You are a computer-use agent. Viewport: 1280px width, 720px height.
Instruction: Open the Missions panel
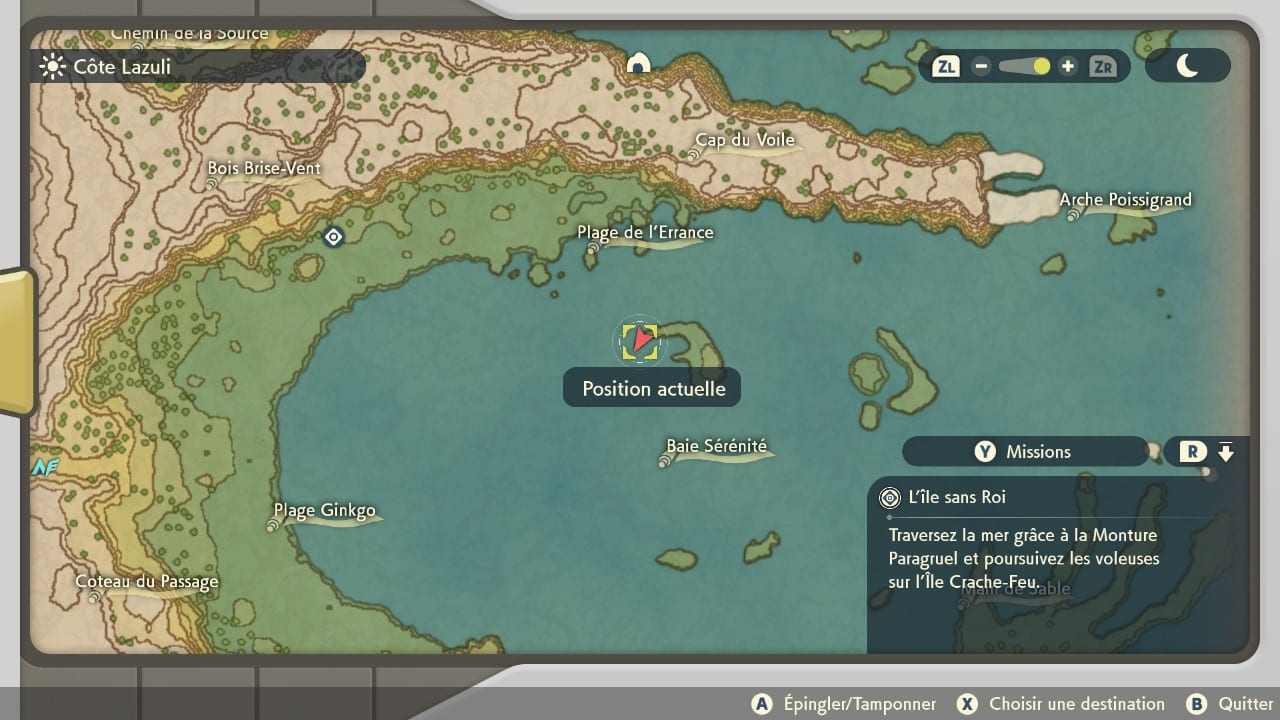tap(1024, 452)
